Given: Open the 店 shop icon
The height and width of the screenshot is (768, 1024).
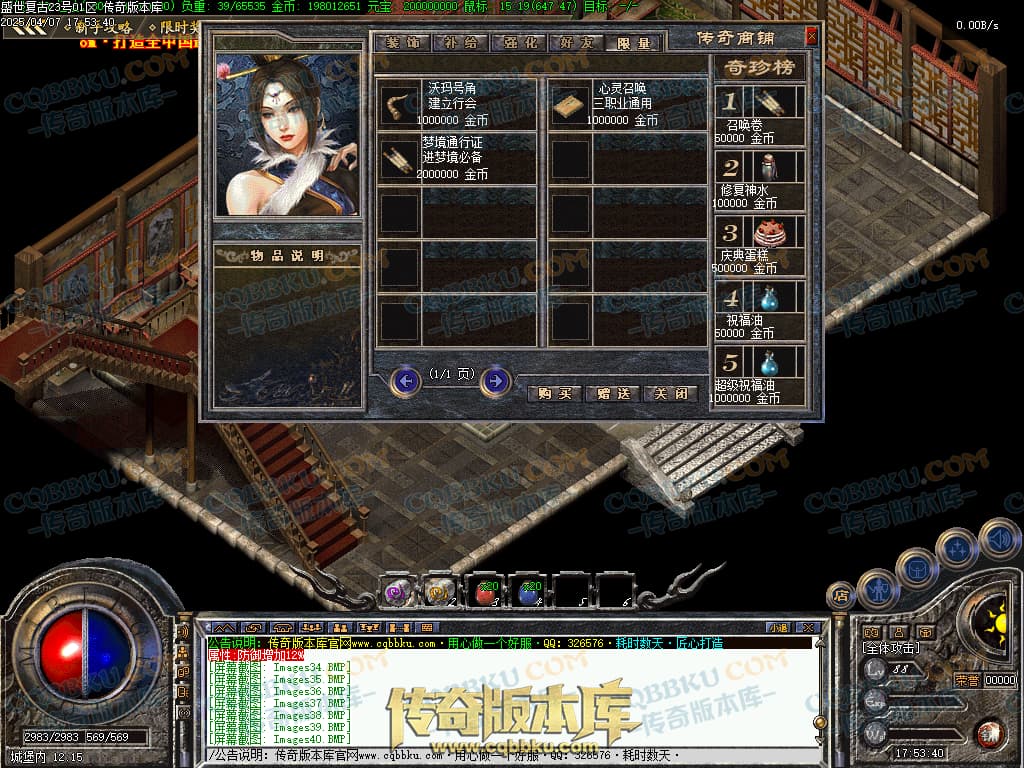Looking at the screenshot, I should tap(842, 597).
